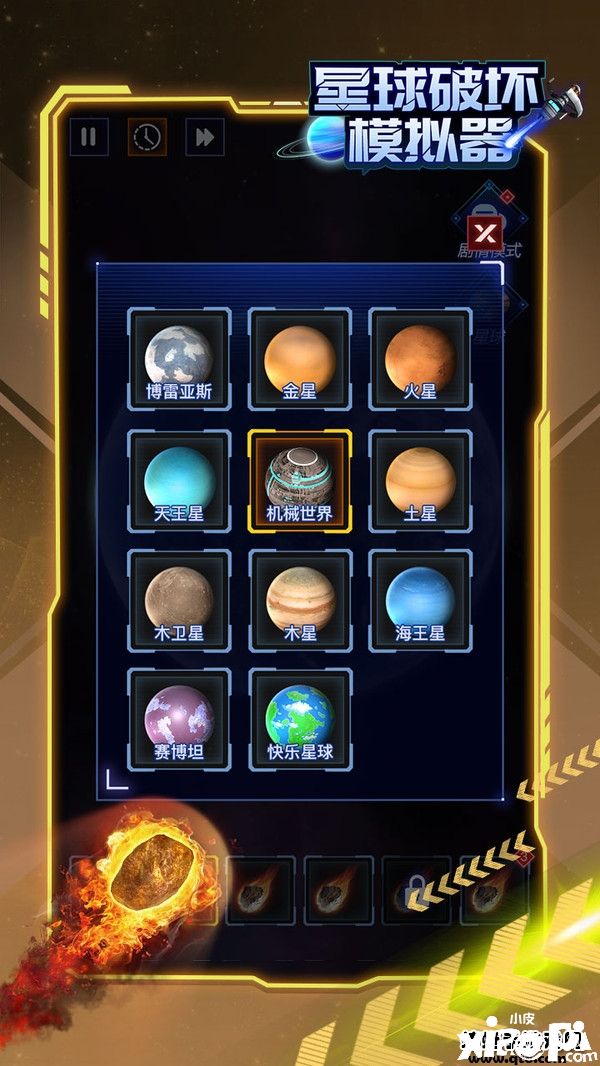Viewport: 600px width, 1066px height.
Task: Select the 海王星 planet tile
Action: pyautogui.click(x=420, y=600)
